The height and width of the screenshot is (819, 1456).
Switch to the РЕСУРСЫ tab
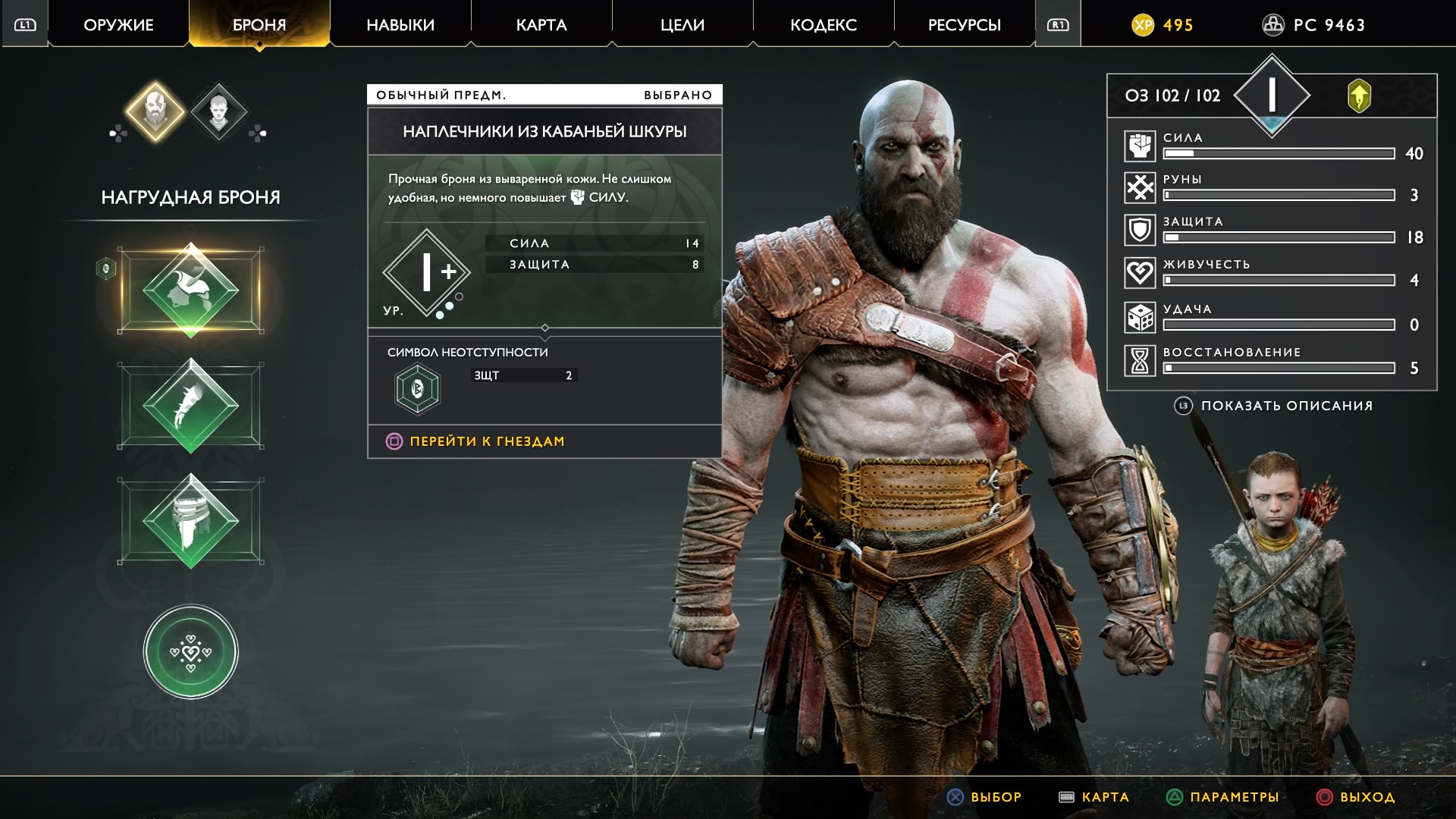(965, 25)
